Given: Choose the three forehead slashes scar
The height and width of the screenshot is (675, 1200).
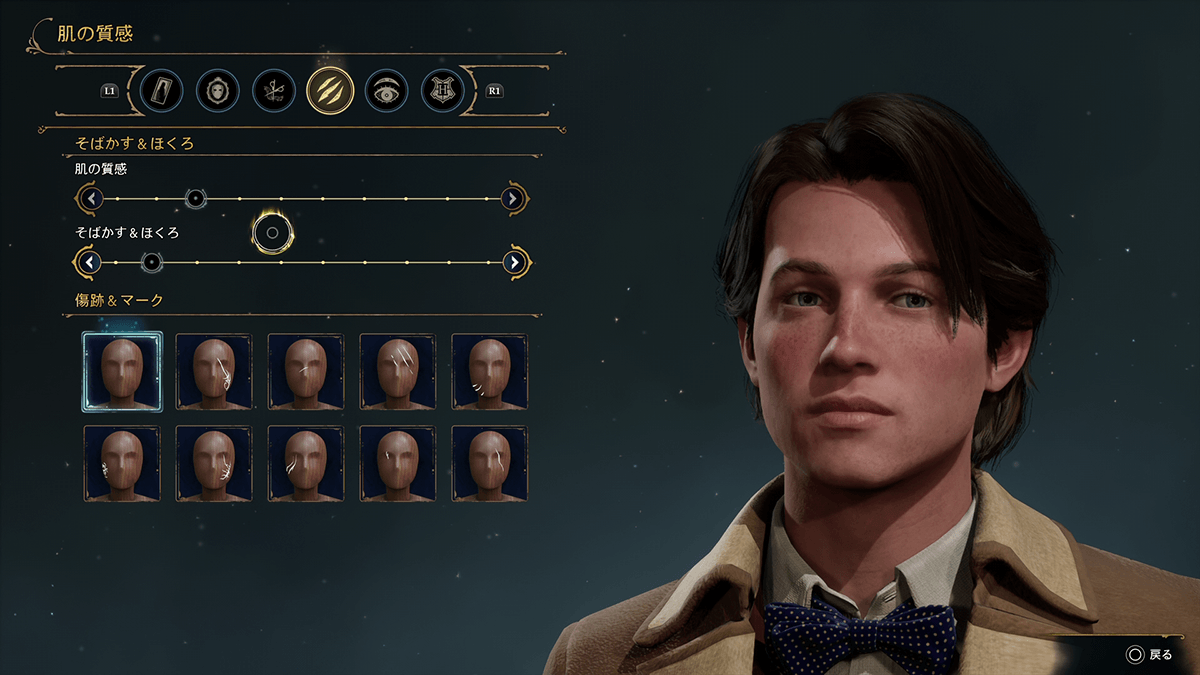Looking at the screenshot, I should tap(398, 372).
